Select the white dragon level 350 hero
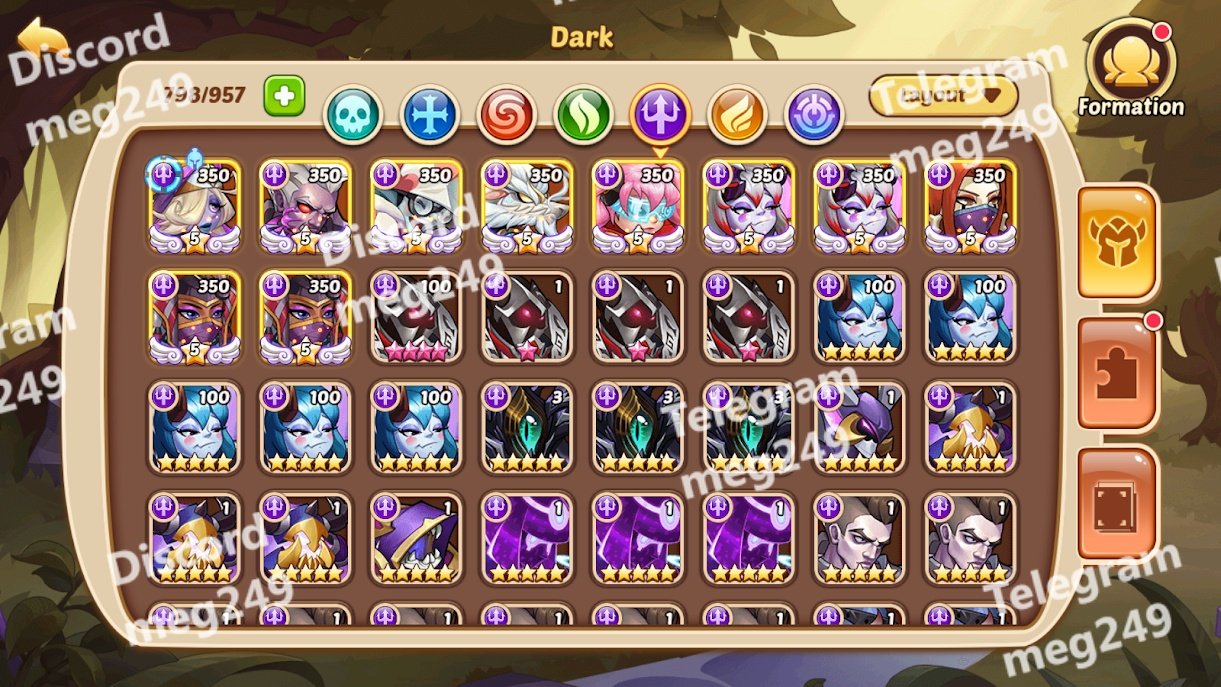 coord(527,207)
